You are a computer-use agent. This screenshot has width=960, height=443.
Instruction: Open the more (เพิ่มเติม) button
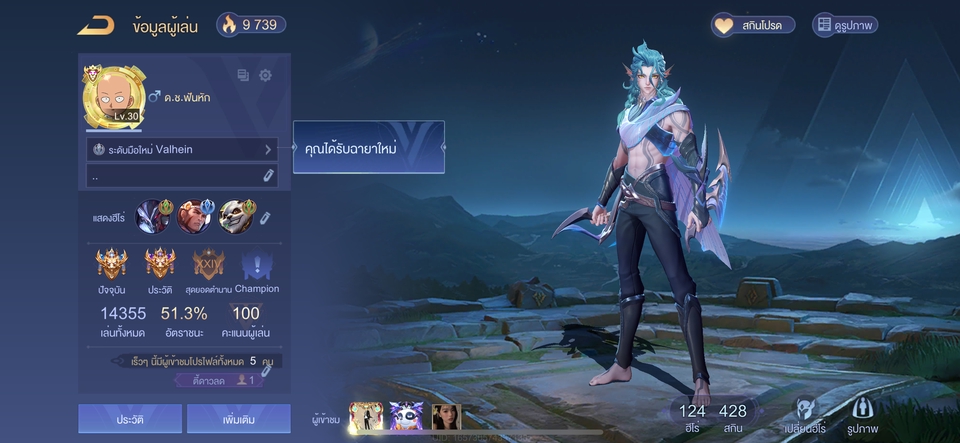(238, 419)
